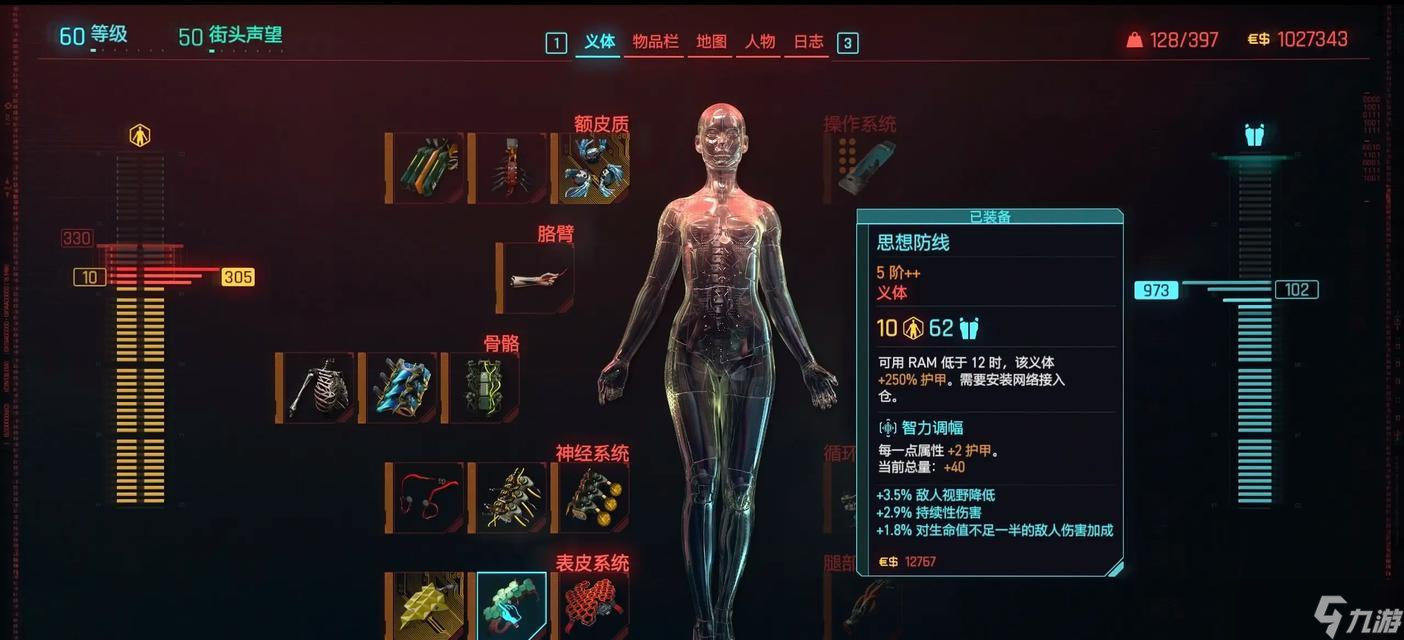1404x640 pixels.
Task: Select the yellow spiked integumentary implant
Action: [428, 605]
